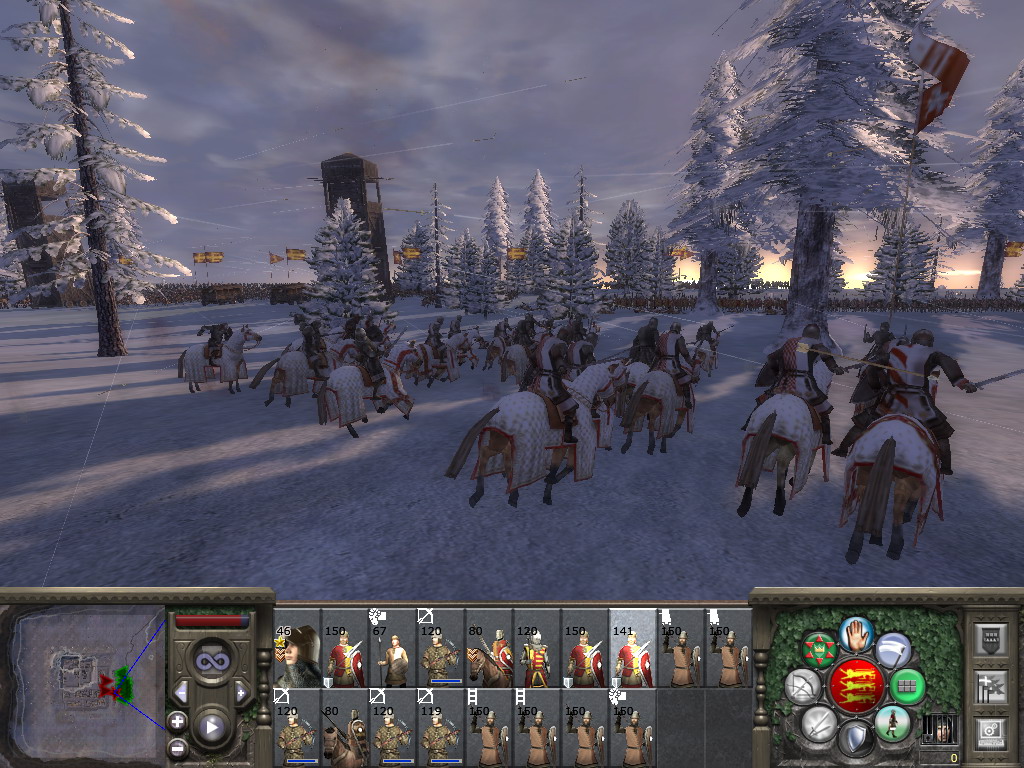
Task: Zoom out the minimap with minus button
Action: (x=177, y=746)
